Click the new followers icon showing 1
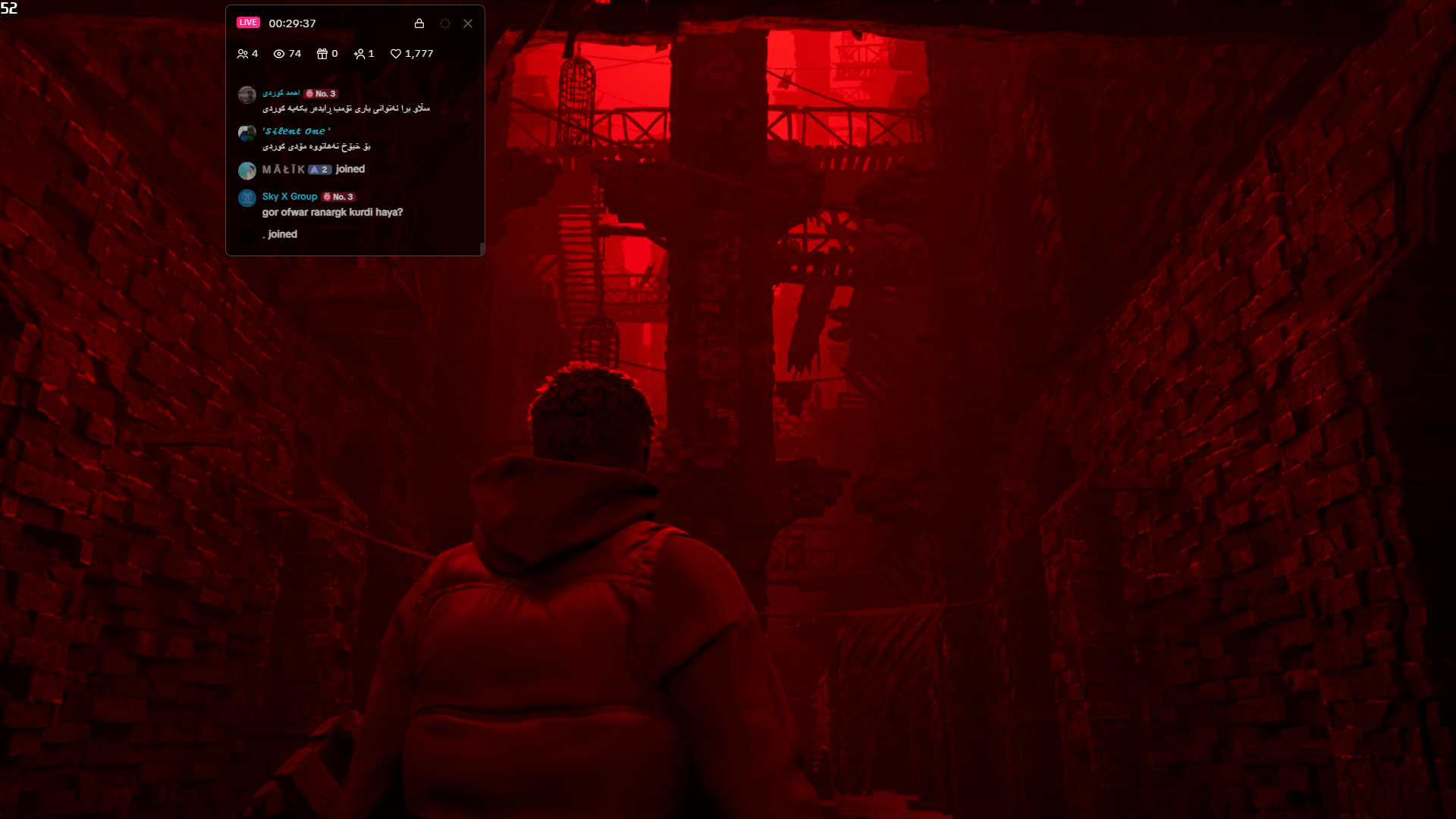 pyautogui.click(x=360, y=54)
